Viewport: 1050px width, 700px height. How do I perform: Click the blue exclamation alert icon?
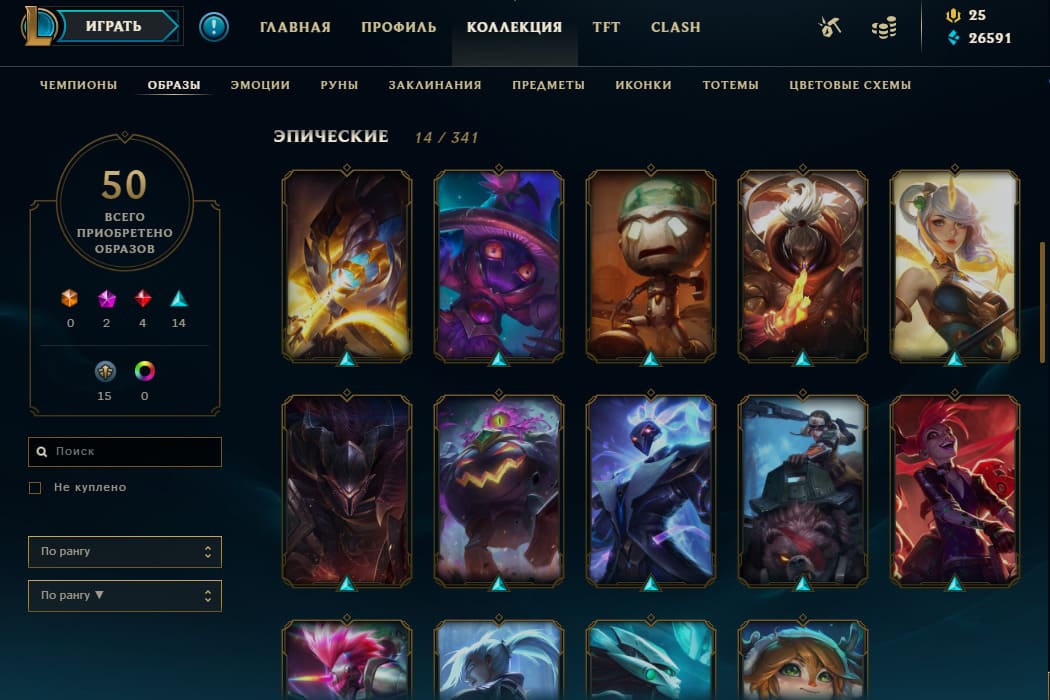(214, 27)
